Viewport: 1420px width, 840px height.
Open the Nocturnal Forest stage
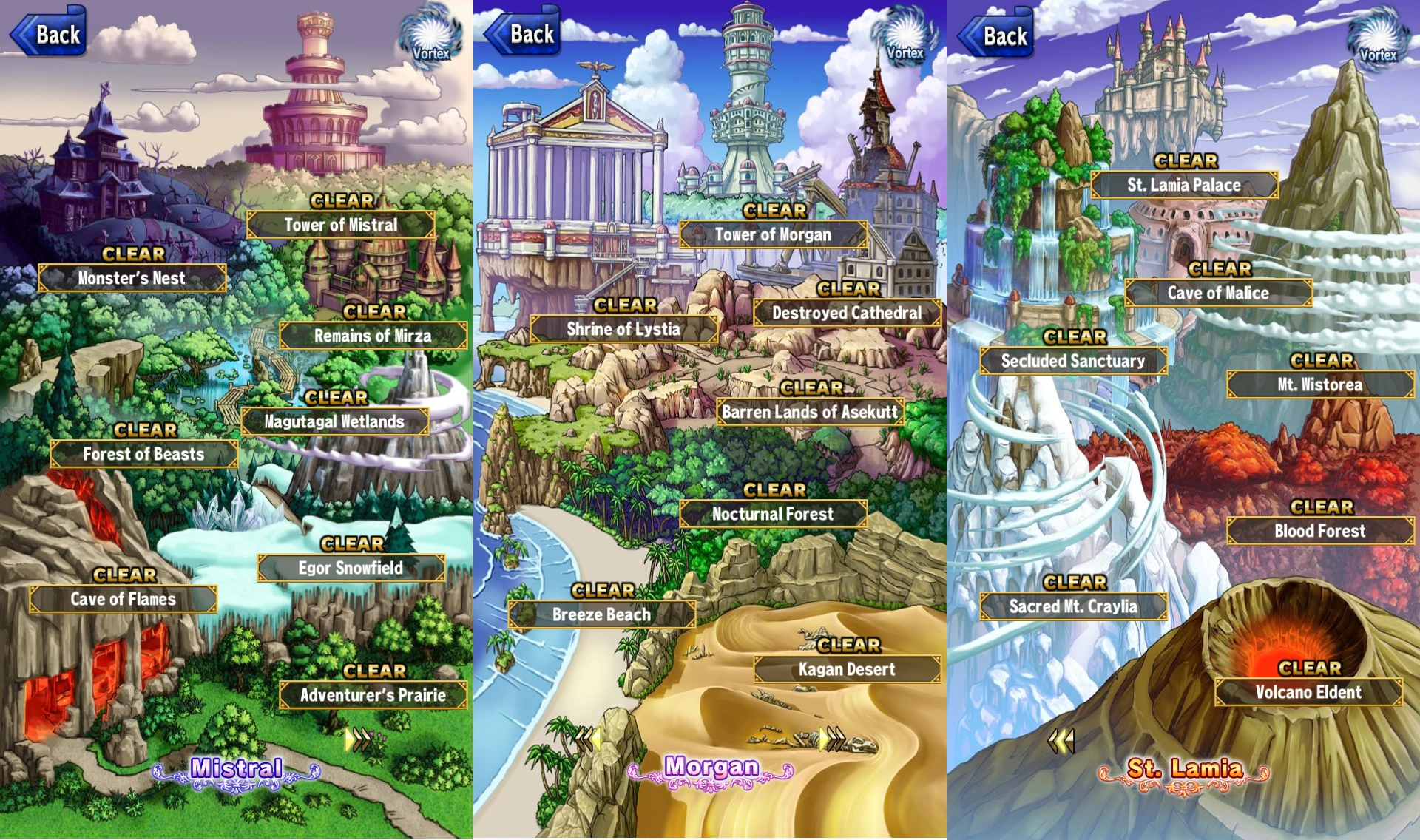pos(773,514)
